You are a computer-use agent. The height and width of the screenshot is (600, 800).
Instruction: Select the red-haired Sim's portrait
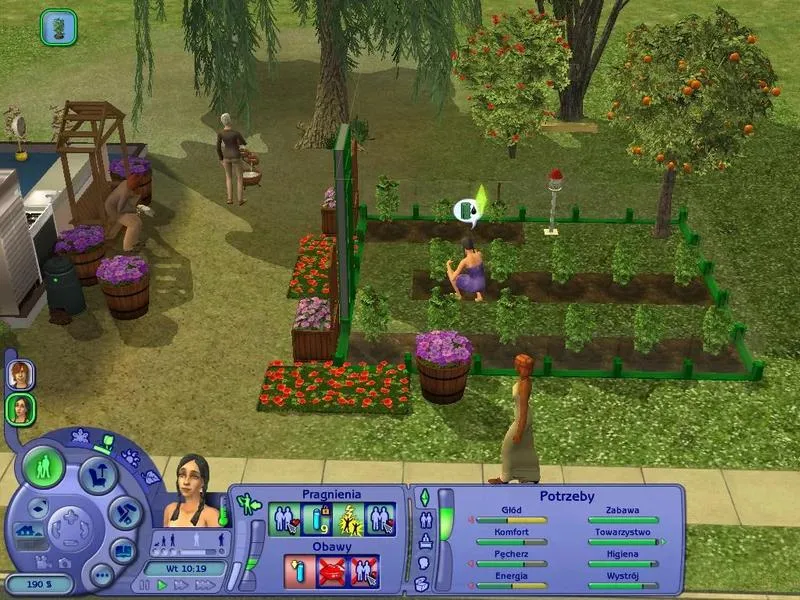coord(19,374)
